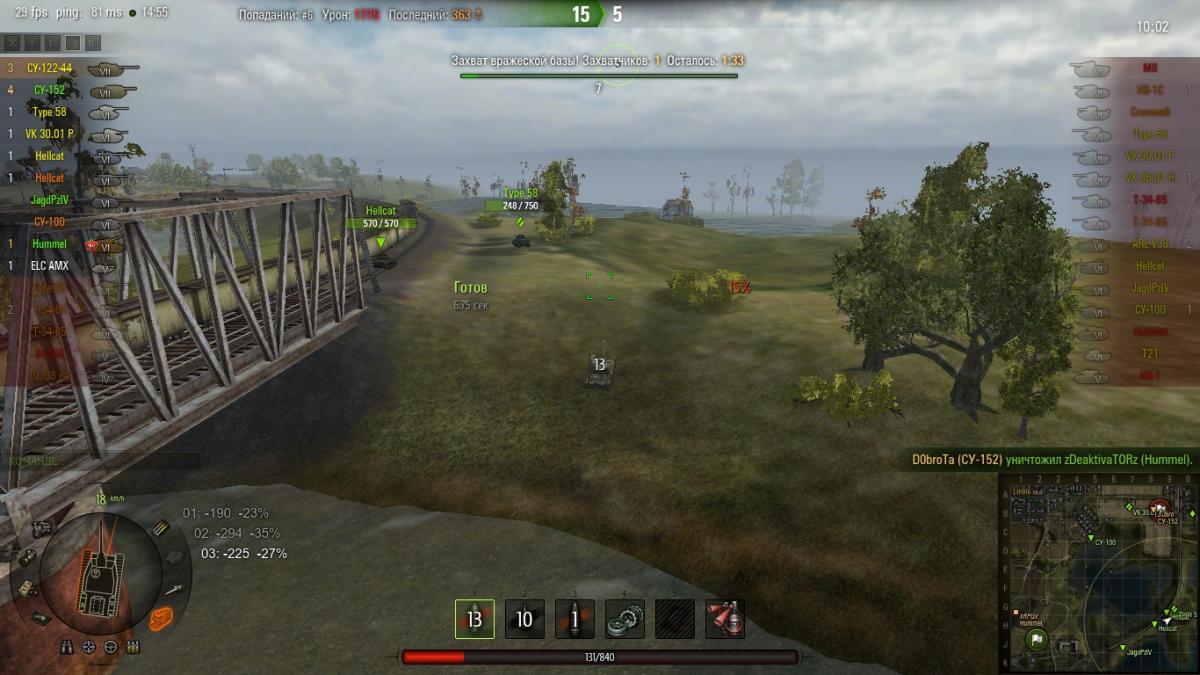Open the team chat input field
The image size is (1200, 675).
(x=100, y=460)
